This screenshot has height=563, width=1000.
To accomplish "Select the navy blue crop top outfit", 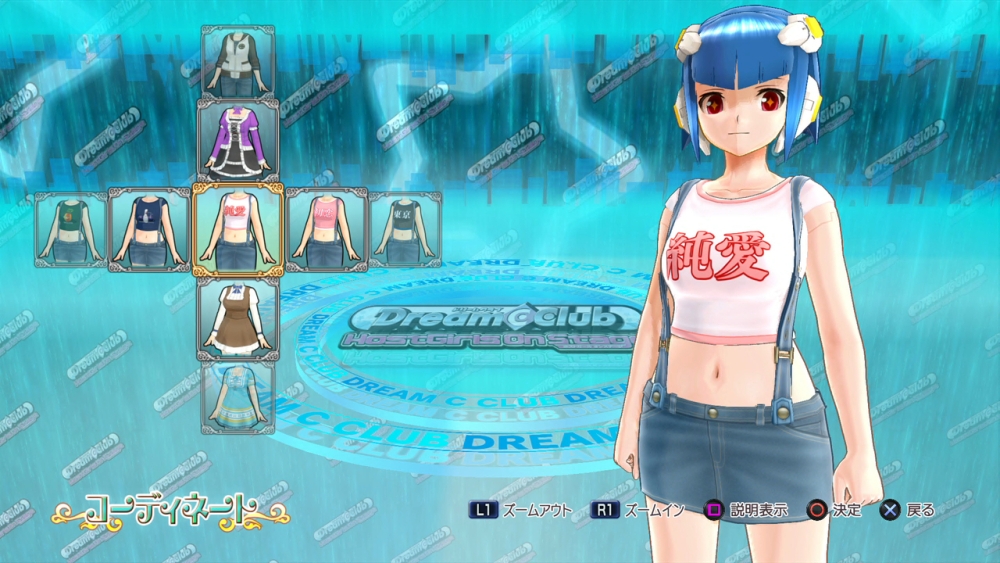I will point(149,229).
